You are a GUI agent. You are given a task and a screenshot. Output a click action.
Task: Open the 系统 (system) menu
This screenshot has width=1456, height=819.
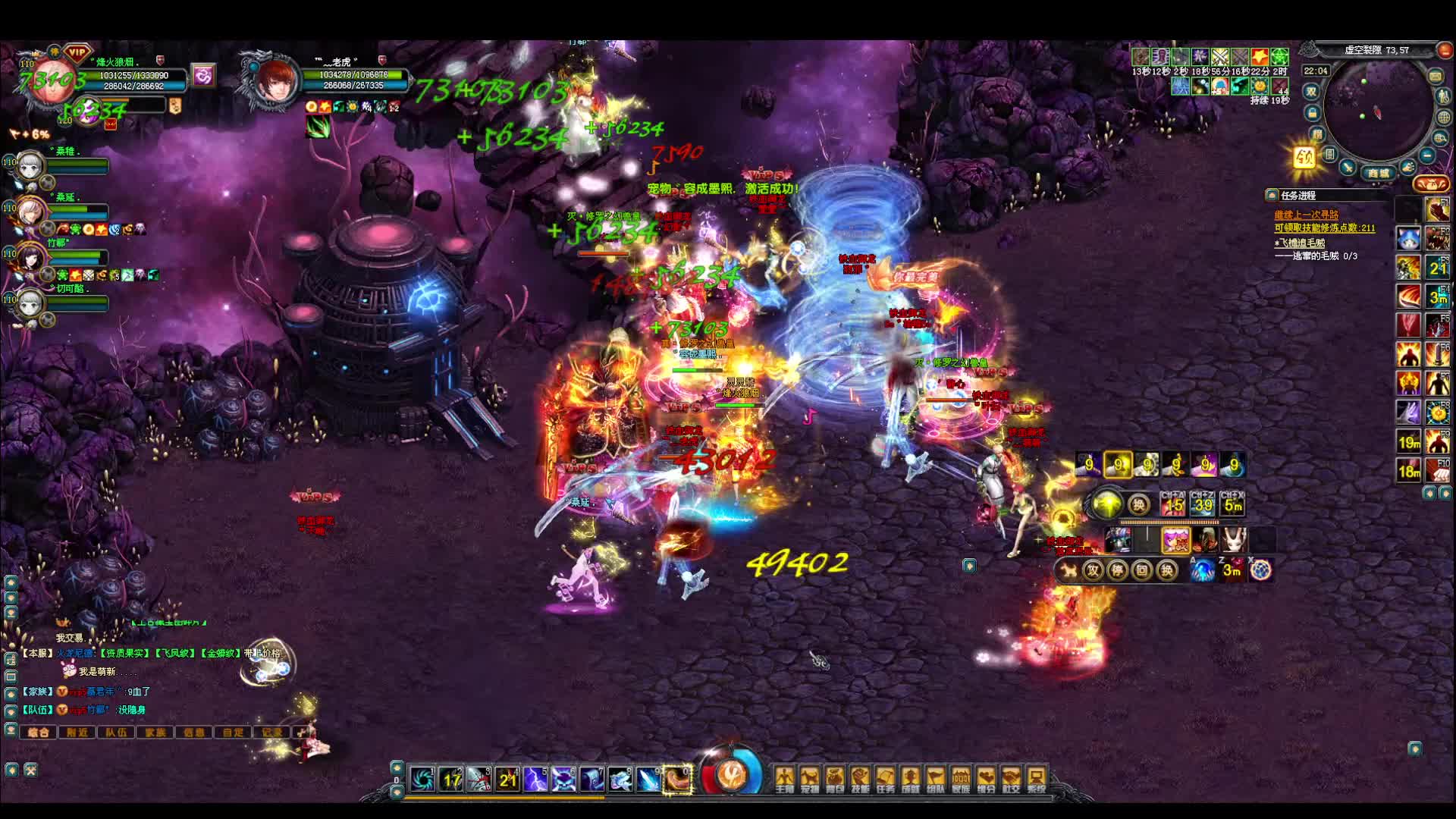(1036, 779)
